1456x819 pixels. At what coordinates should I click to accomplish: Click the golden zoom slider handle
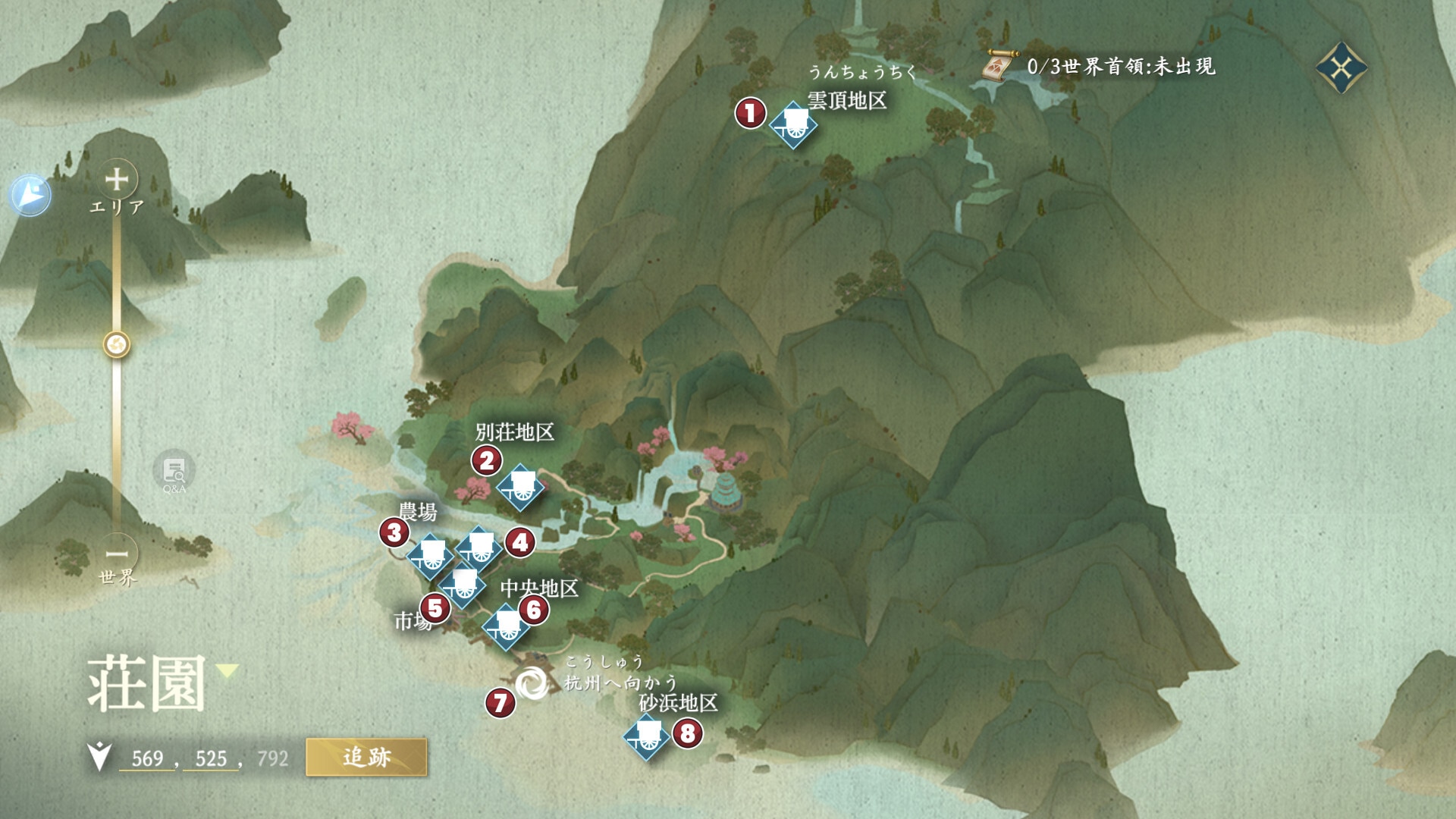click(117, 345)
